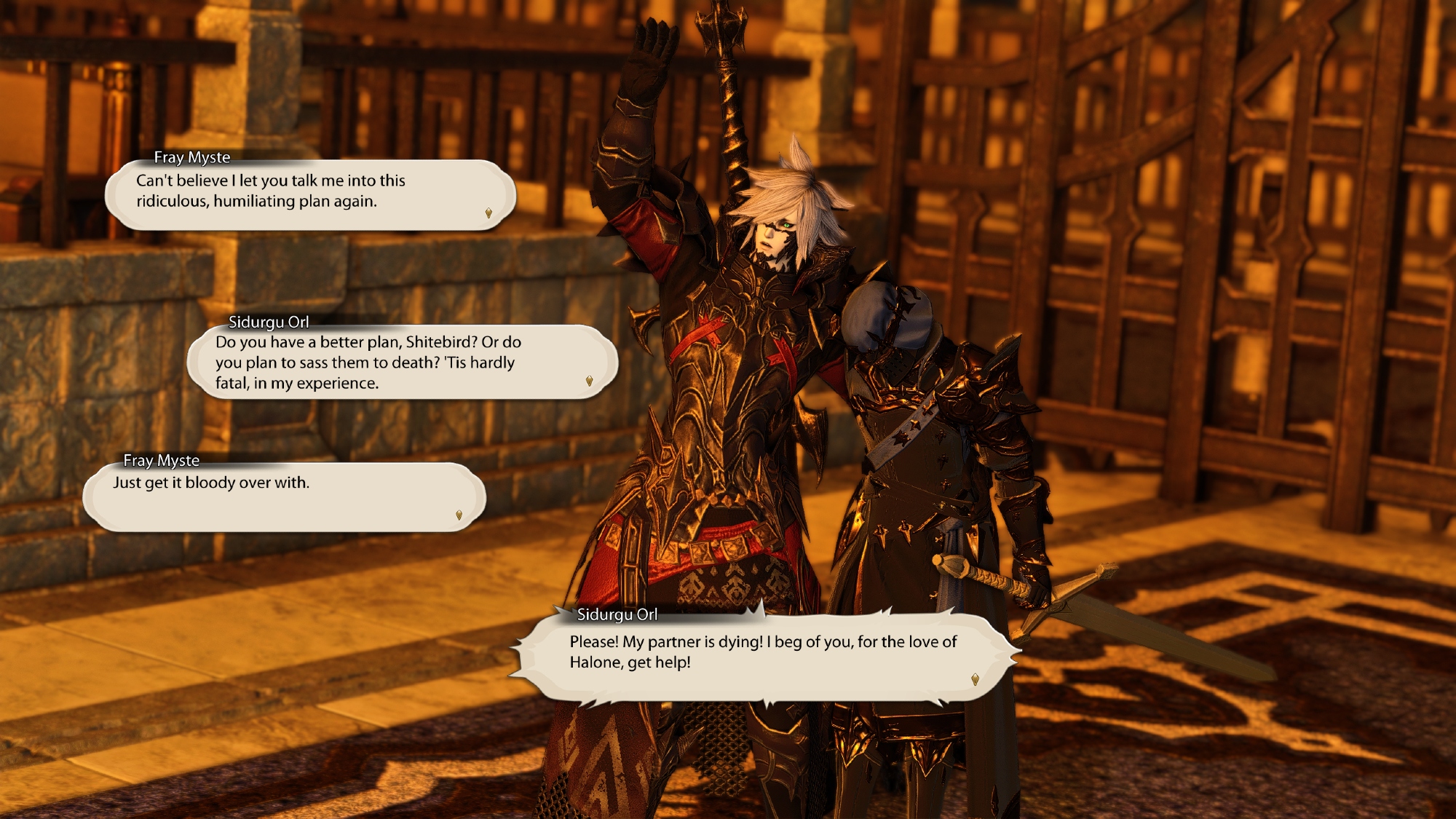Click the advance arrow in Sidurgu's "get help!" bubble
1456x819 pixels.
coord(975,679)
